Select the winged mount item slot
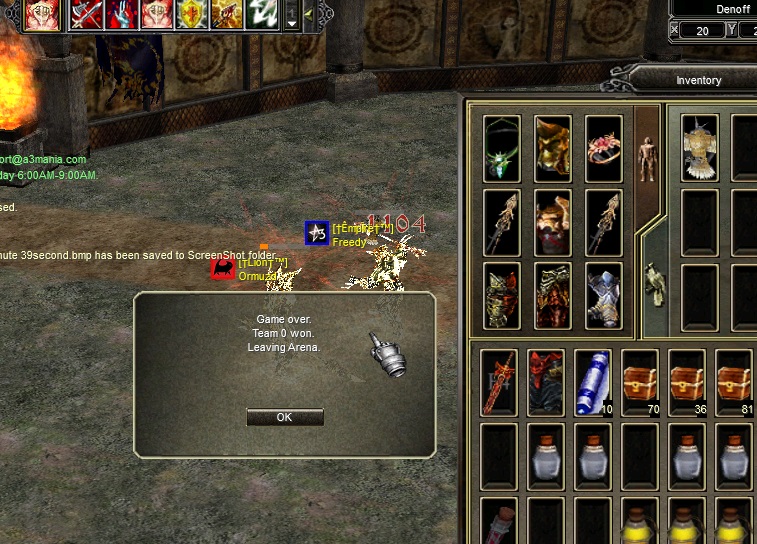Image resolution: width=757 pixels, height=544 pixels. [x=700, y=148]
